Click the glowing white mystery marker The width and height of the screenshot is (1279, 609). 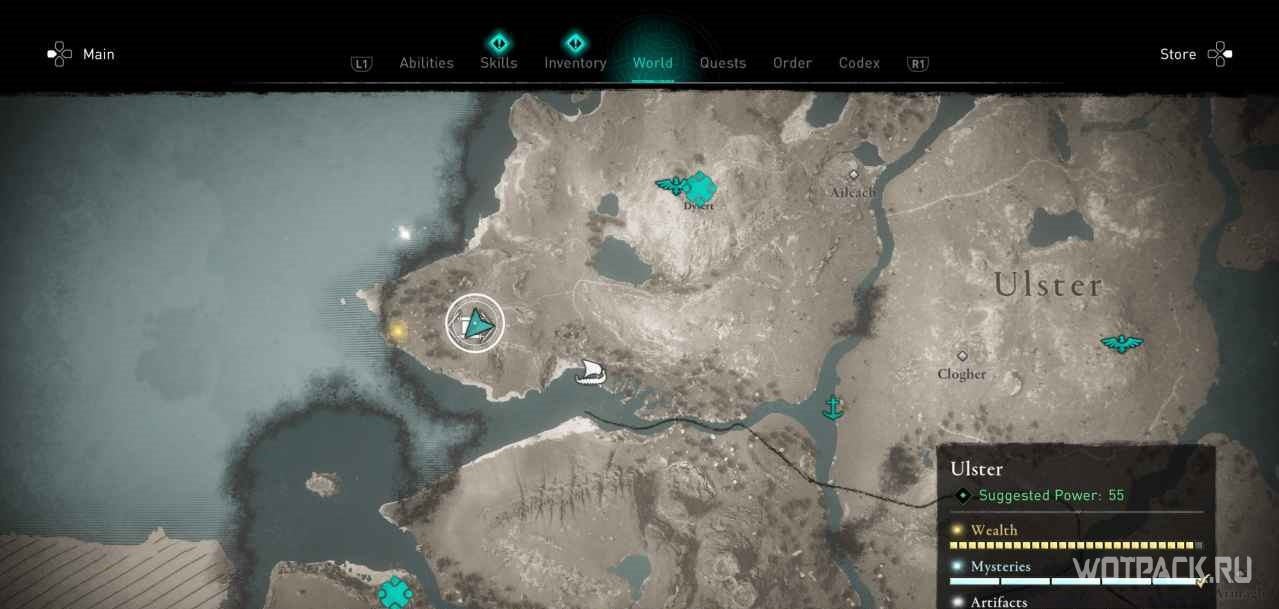pos(405,234)
